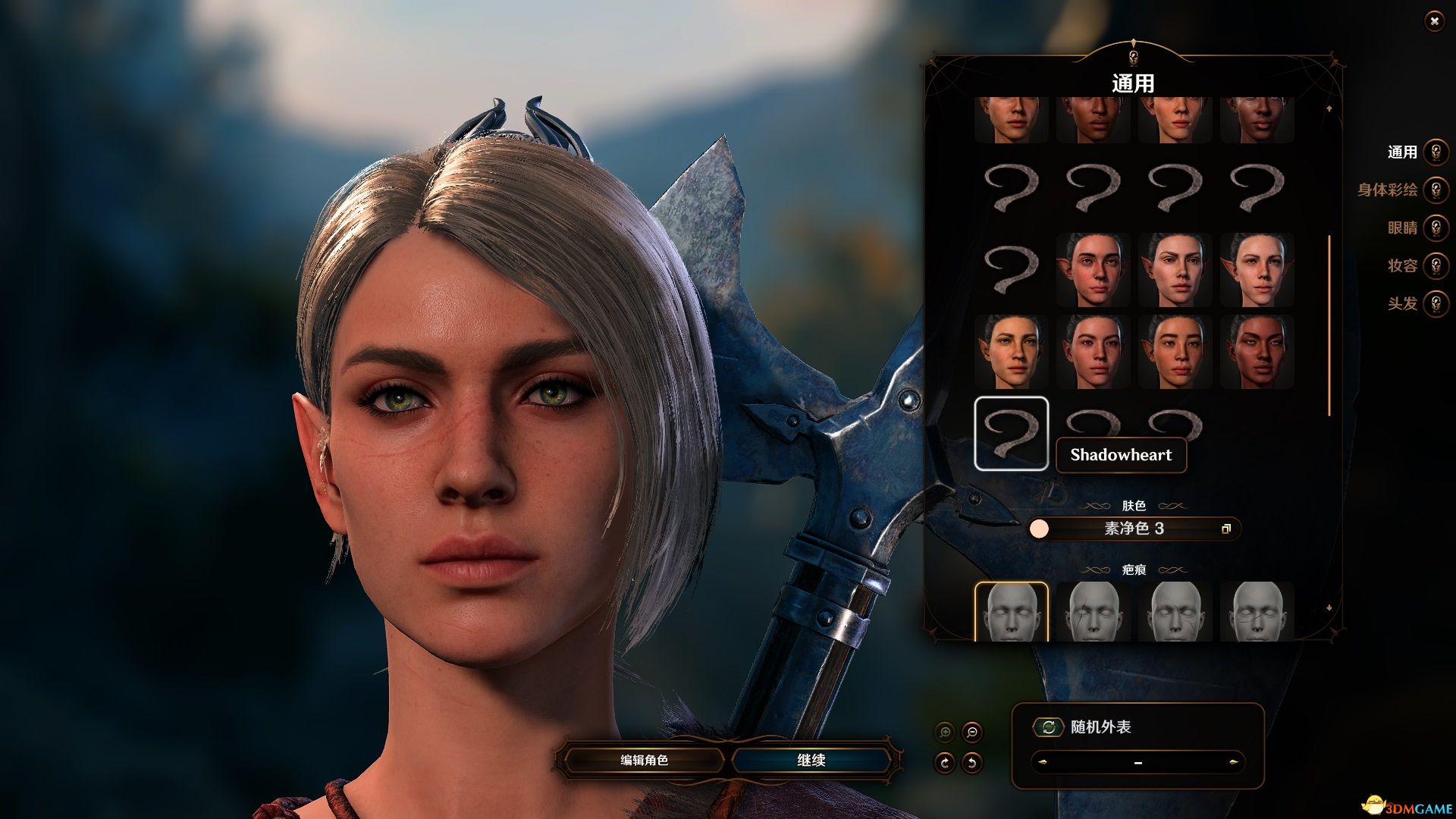Click the skin color swatch circle
Viewport: 1456px width, 819px height.
coord(1039,529)
